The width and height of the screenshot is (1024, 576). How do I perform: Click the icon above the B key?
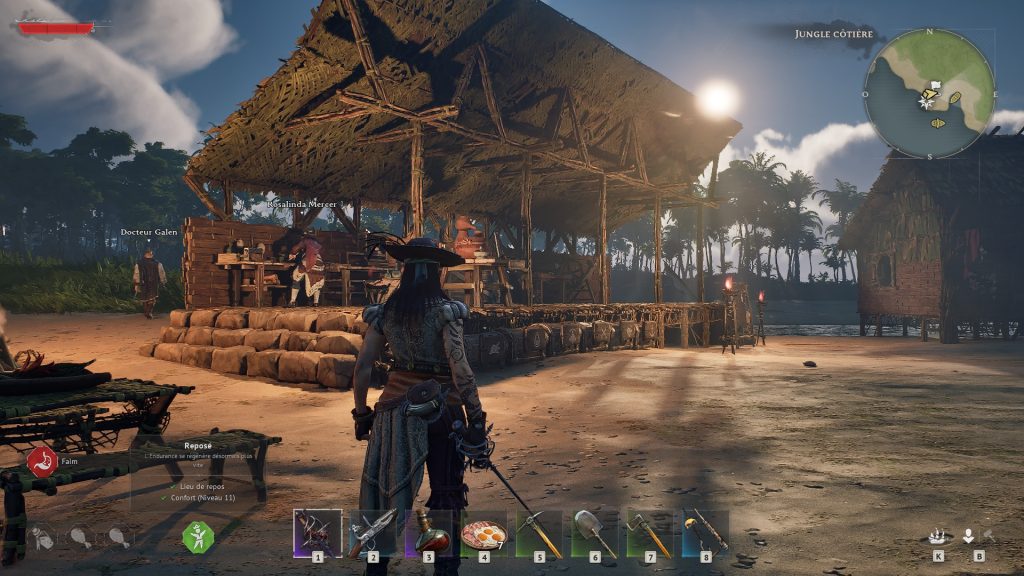click(969, 536)
